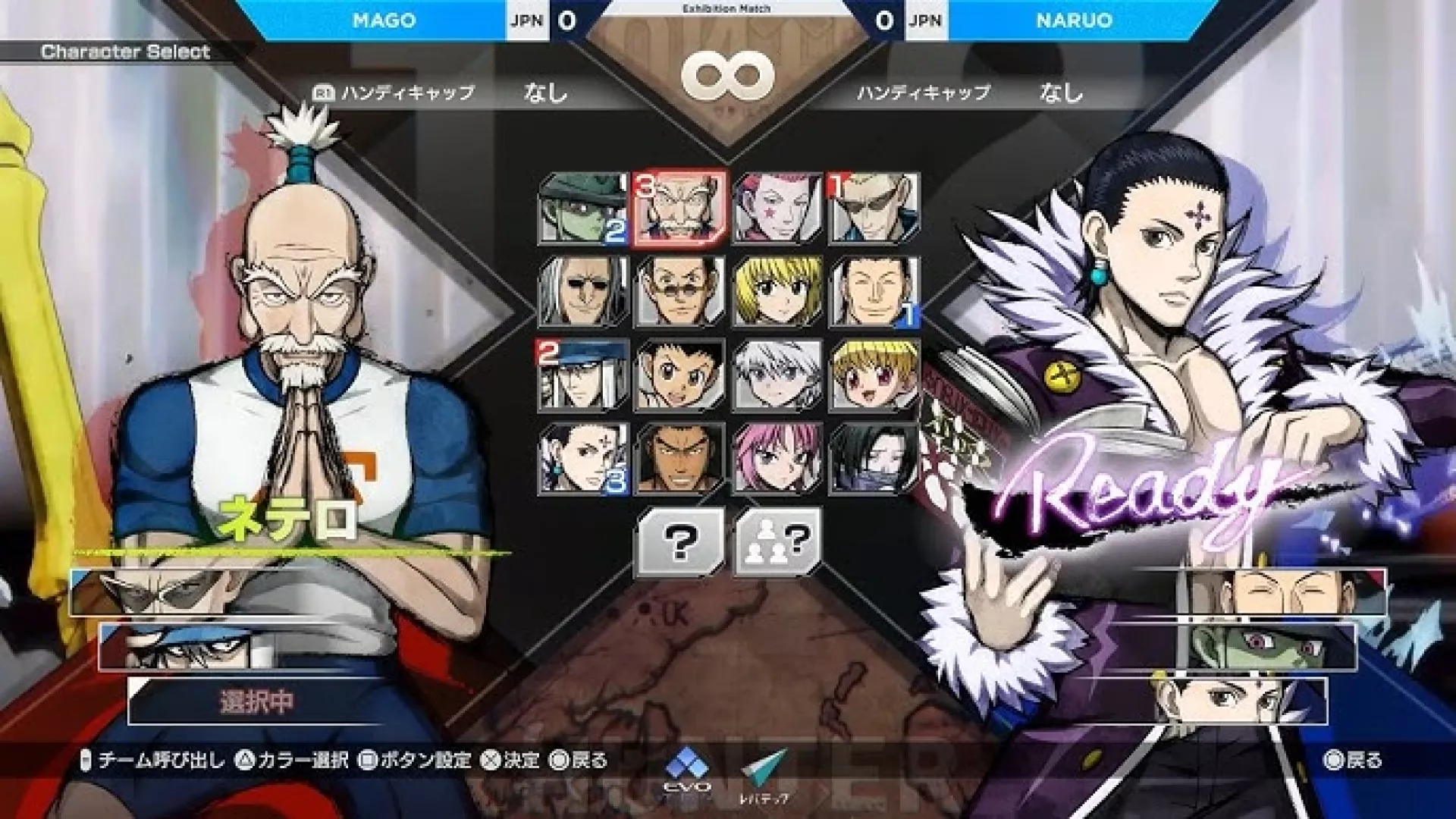Select Chrollo's tile in the grid

tap(582, 459)
